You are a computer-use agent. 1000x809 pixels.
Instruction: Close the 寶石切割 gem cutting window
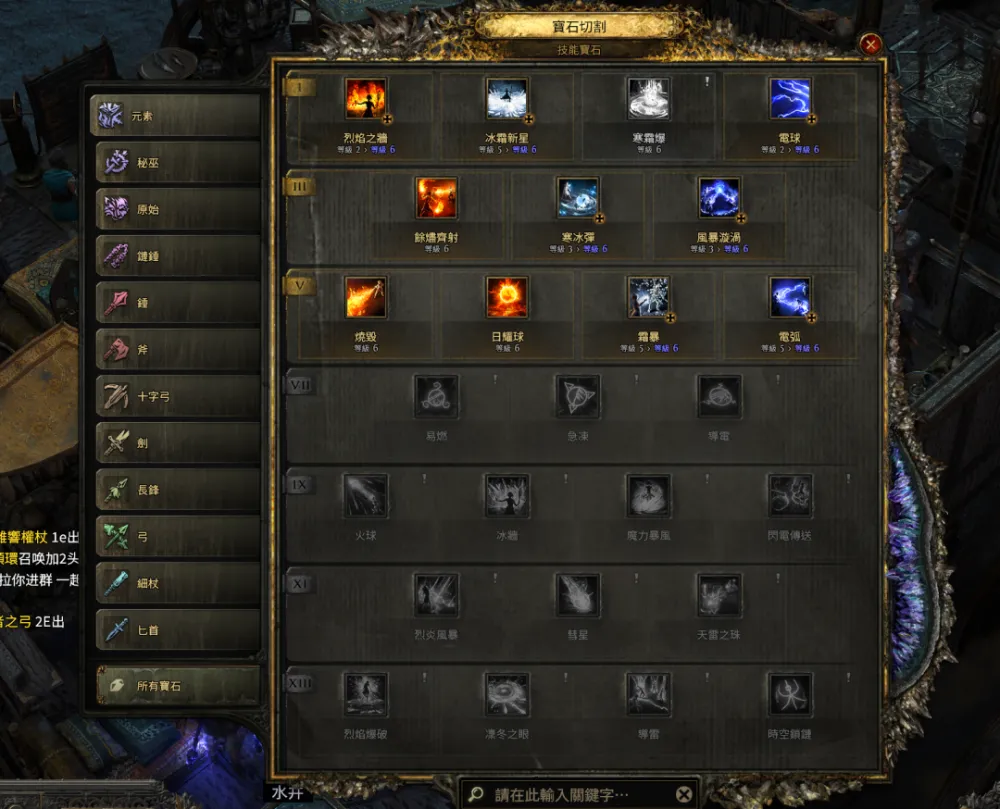[871, 44]
